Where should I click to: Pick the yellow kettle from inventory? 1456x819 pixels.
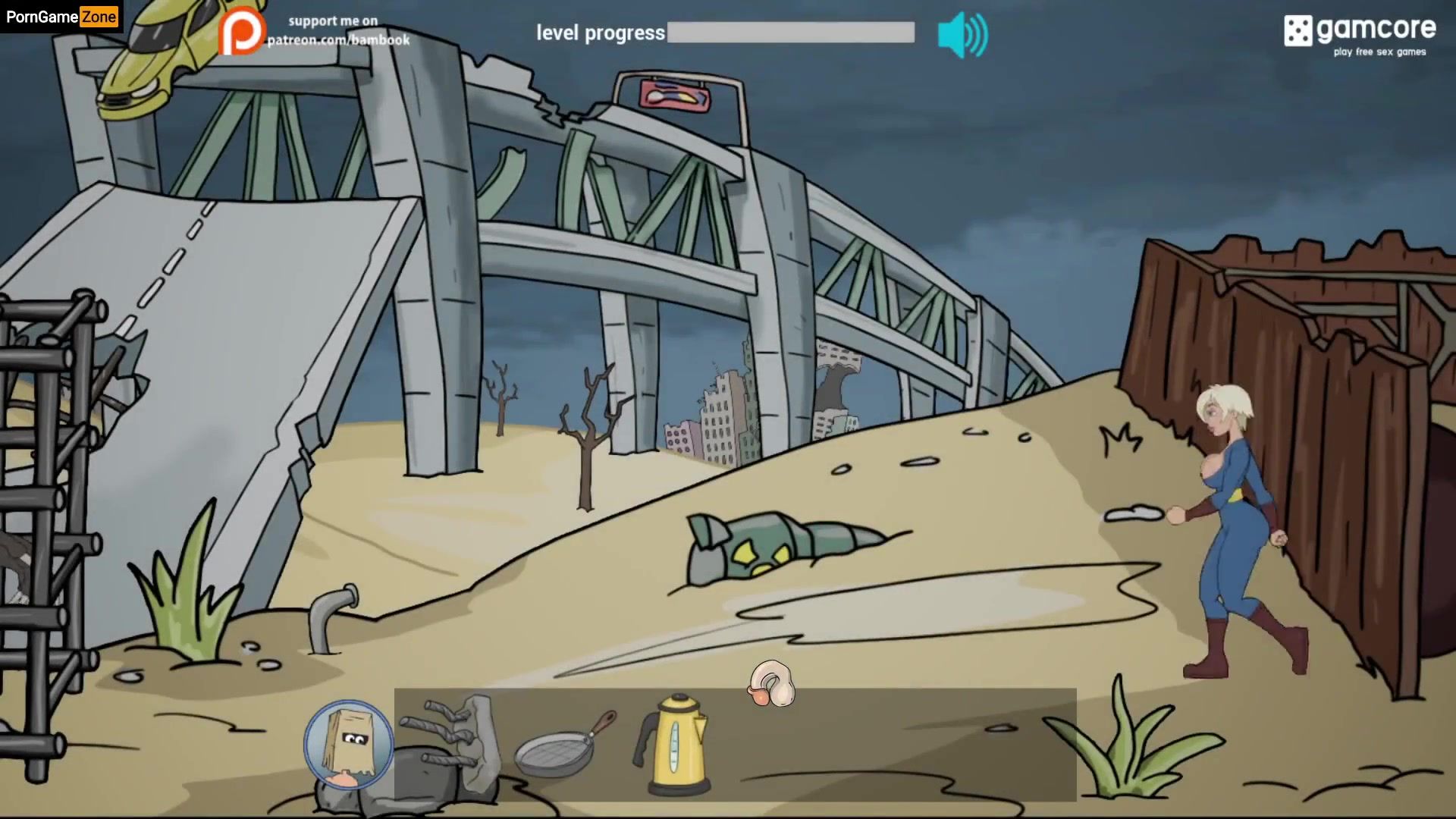pyautogui.click(x=674, y=743)
